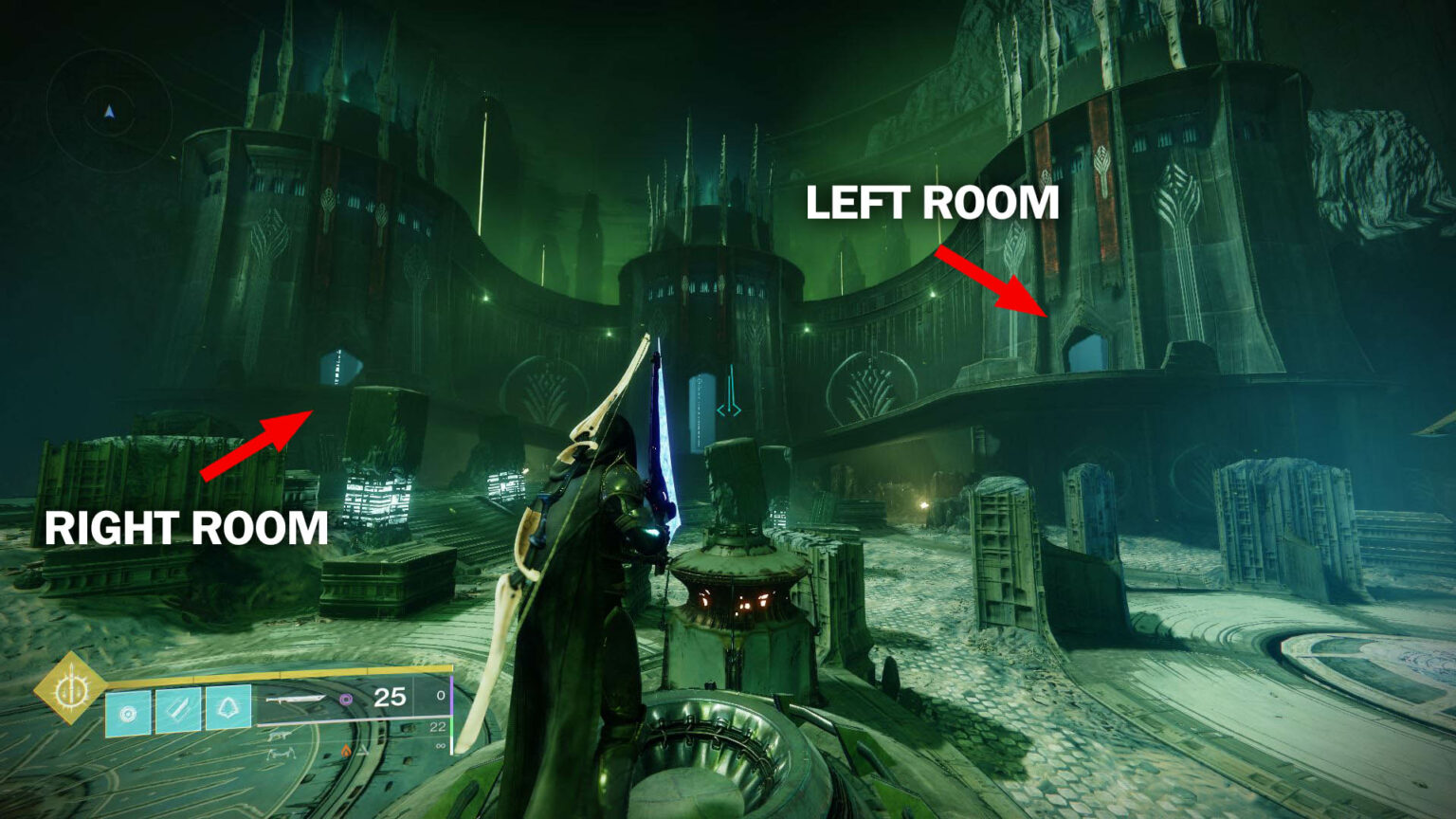Select the scout rifle weapon silhouette

(280, 737)
